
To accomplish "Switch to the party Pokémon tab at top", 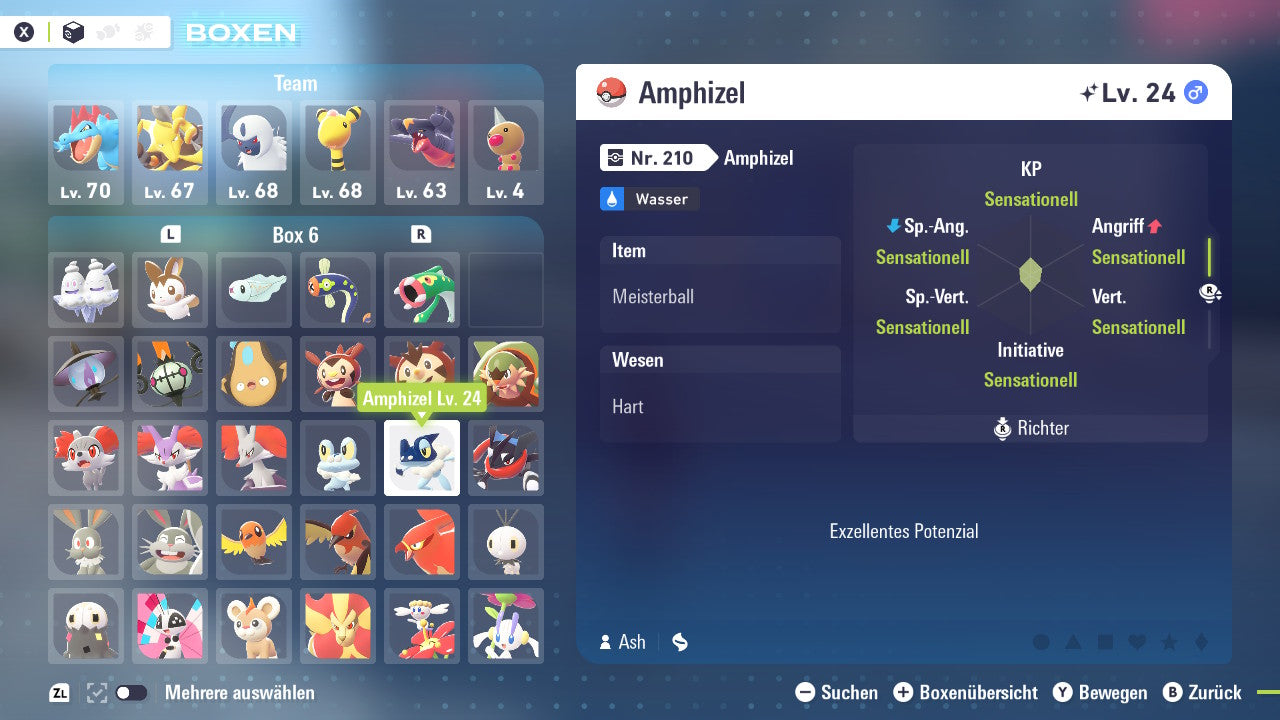I will pyautogui.click(x=108, y=31).
